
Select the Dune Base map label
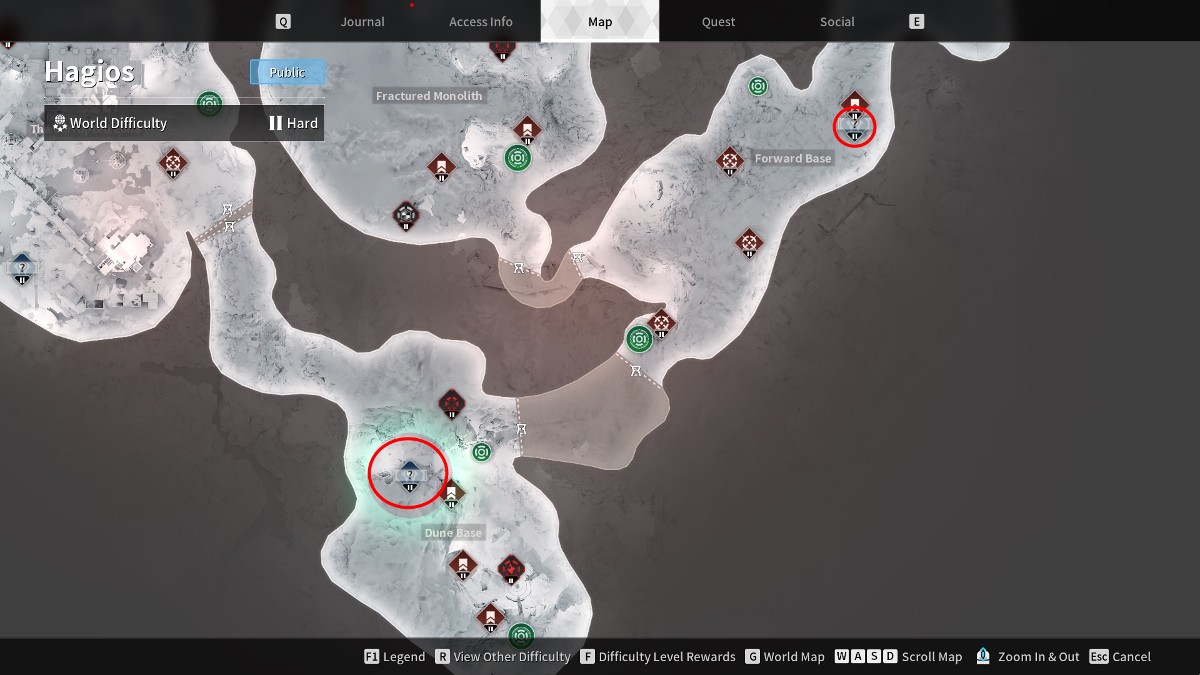pos(453,533)
